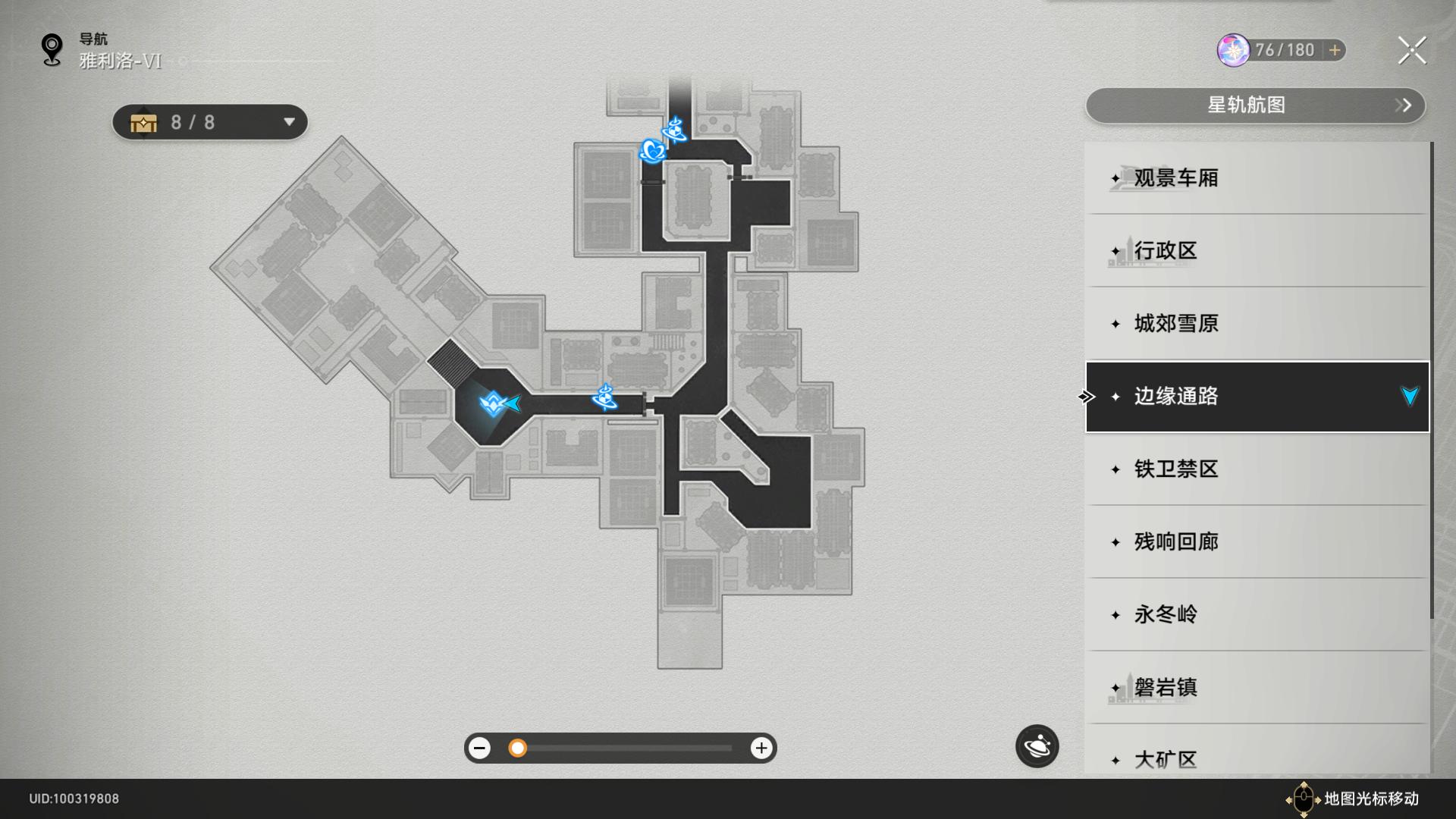Open the planet selection round button
This screenshot has width=1456, height=819.
[1037, 747]
